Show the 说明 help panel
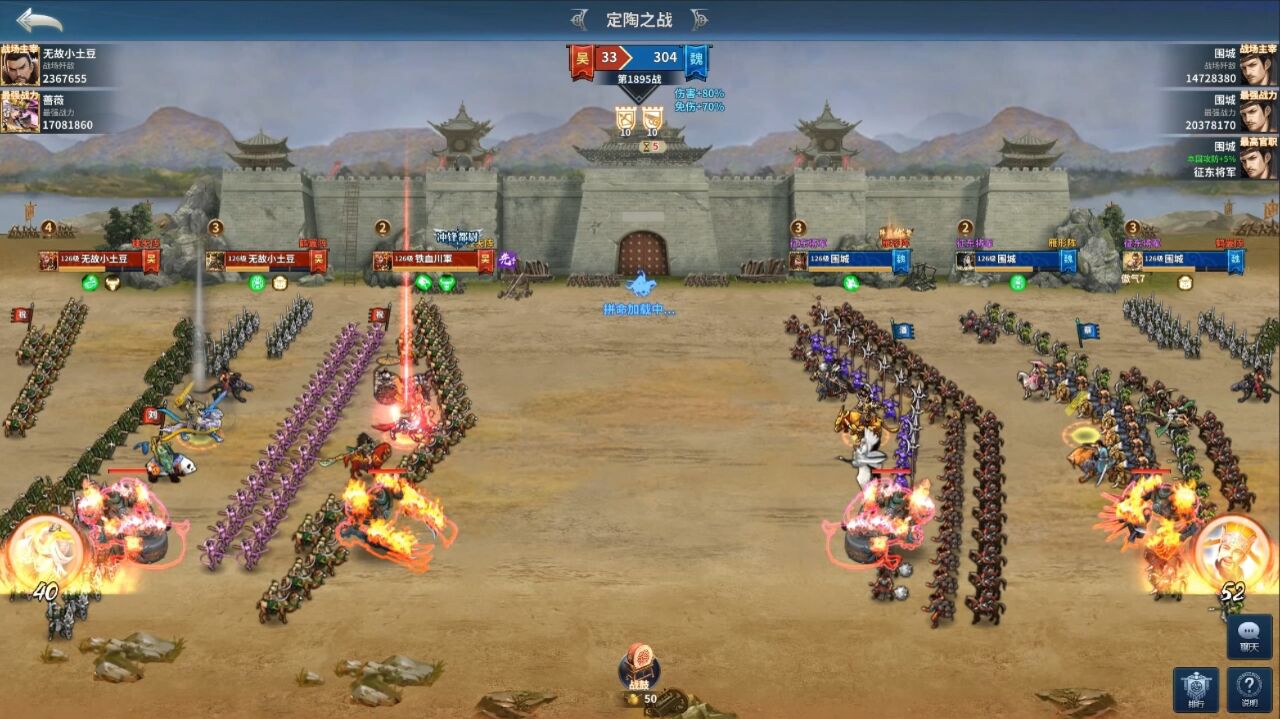1280x719 pixels. pyautogui.click(x=1250, y=688)
